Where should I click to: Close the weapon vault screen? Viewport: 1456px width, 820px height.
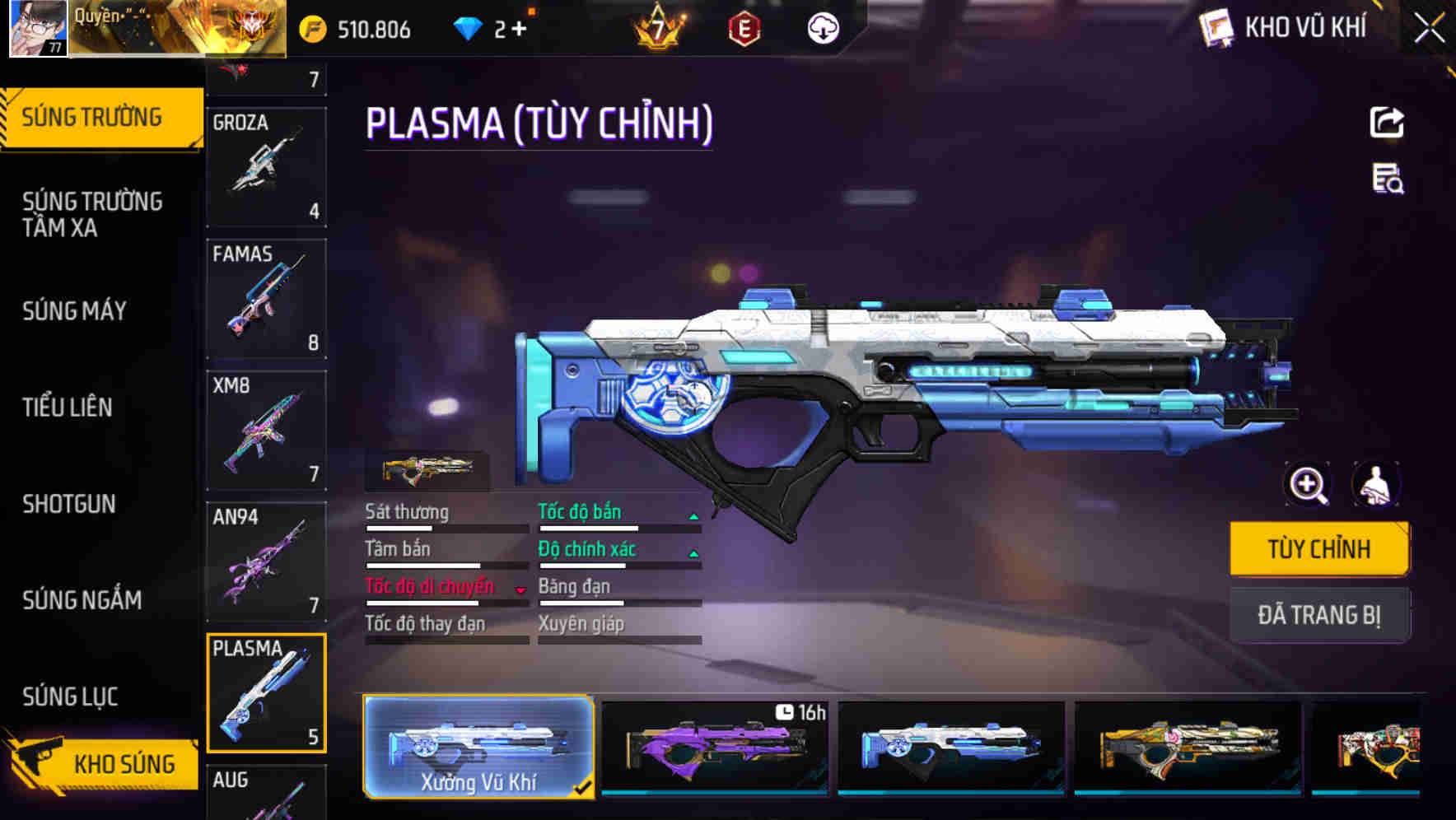point(1429,29)
